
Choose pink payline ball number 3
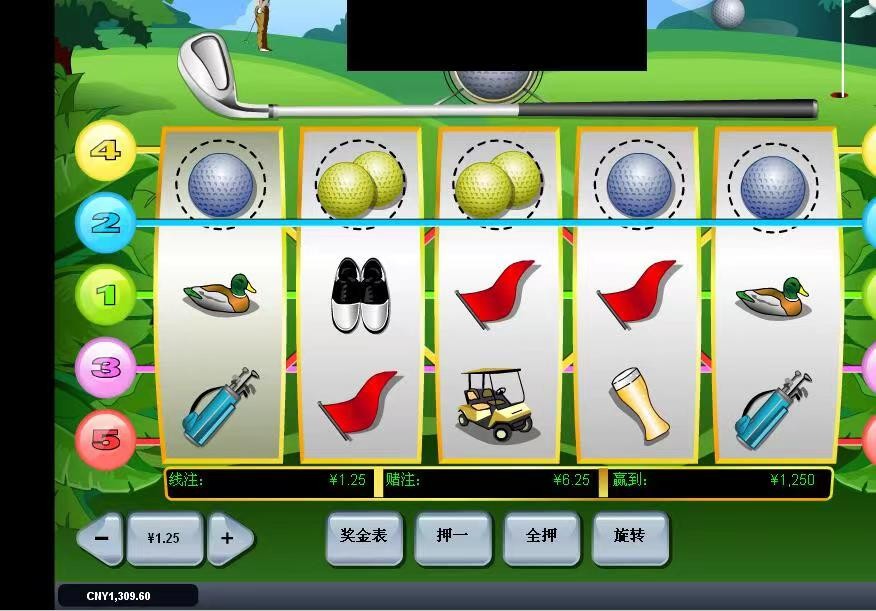point(105,367)
